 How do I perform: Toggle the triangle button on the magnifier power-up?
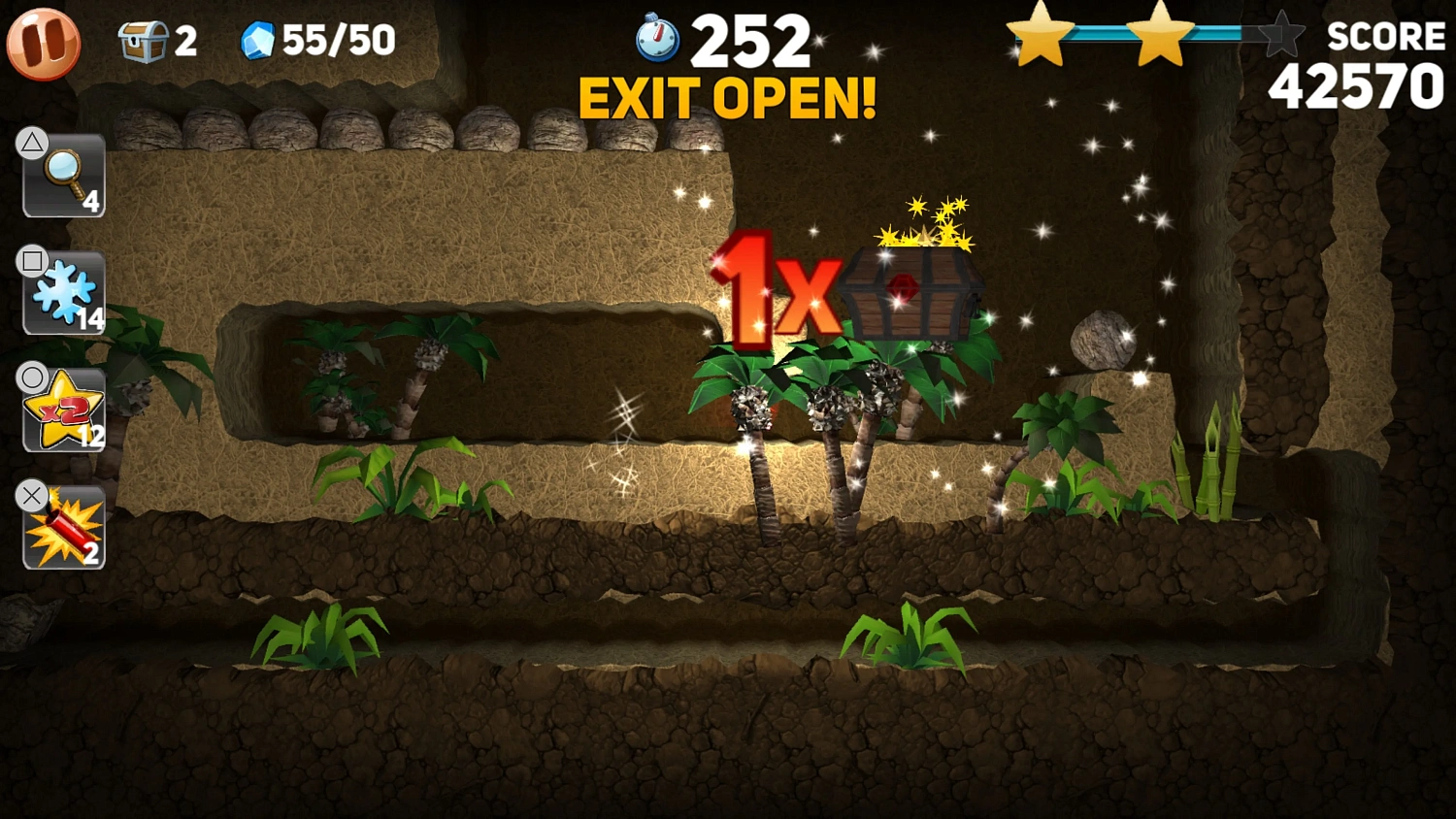[32, 142]
